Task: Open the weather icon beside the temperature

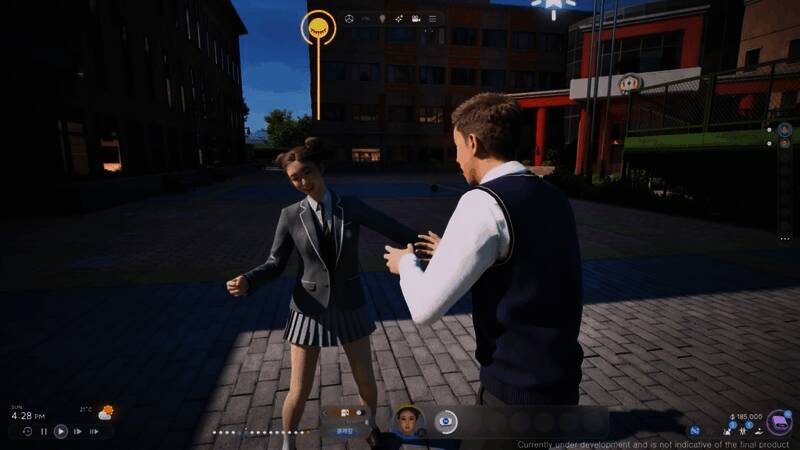Action: click(x=105, y=412)
